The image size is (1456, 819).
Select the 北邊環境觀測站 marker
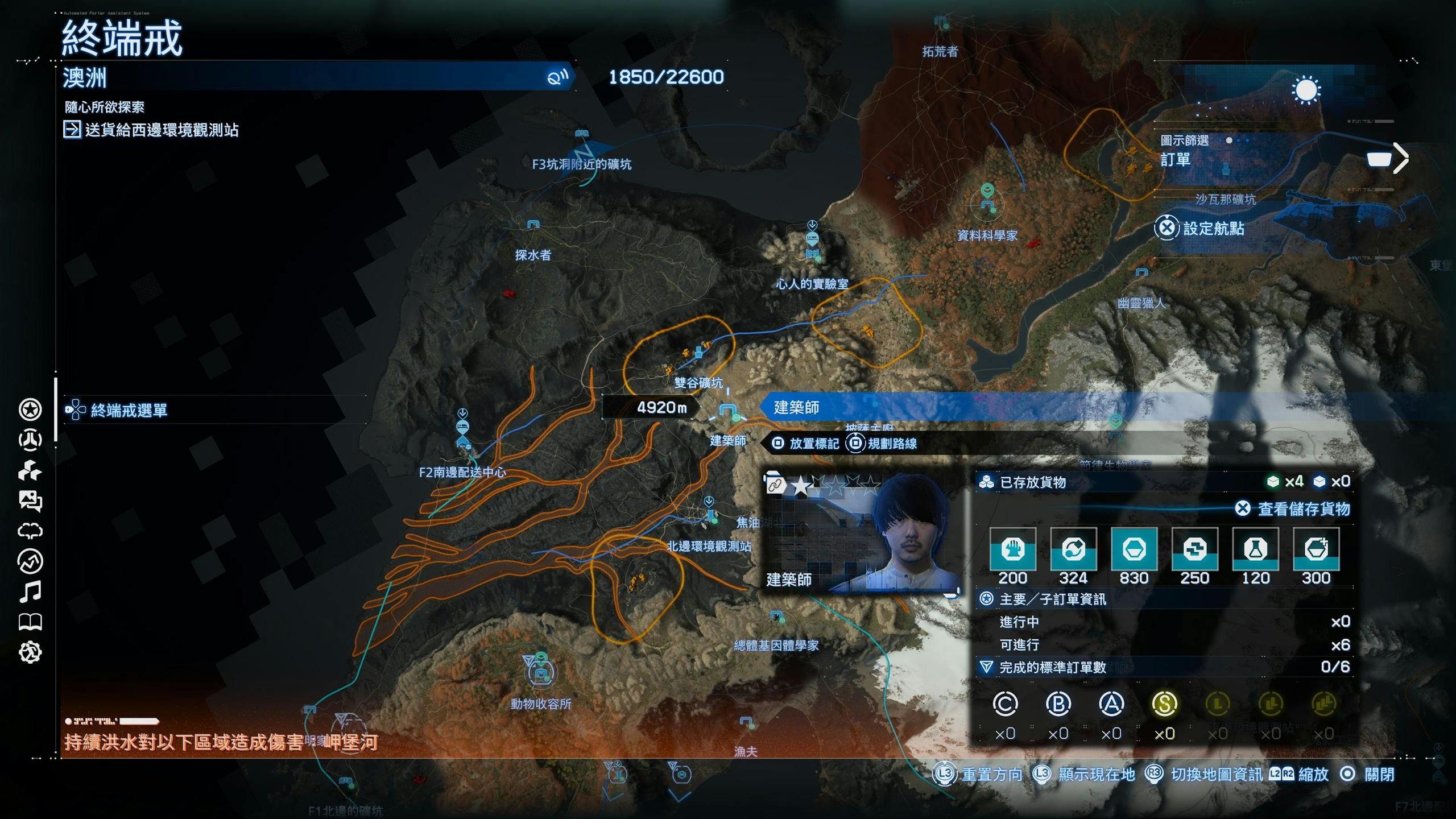710,515
